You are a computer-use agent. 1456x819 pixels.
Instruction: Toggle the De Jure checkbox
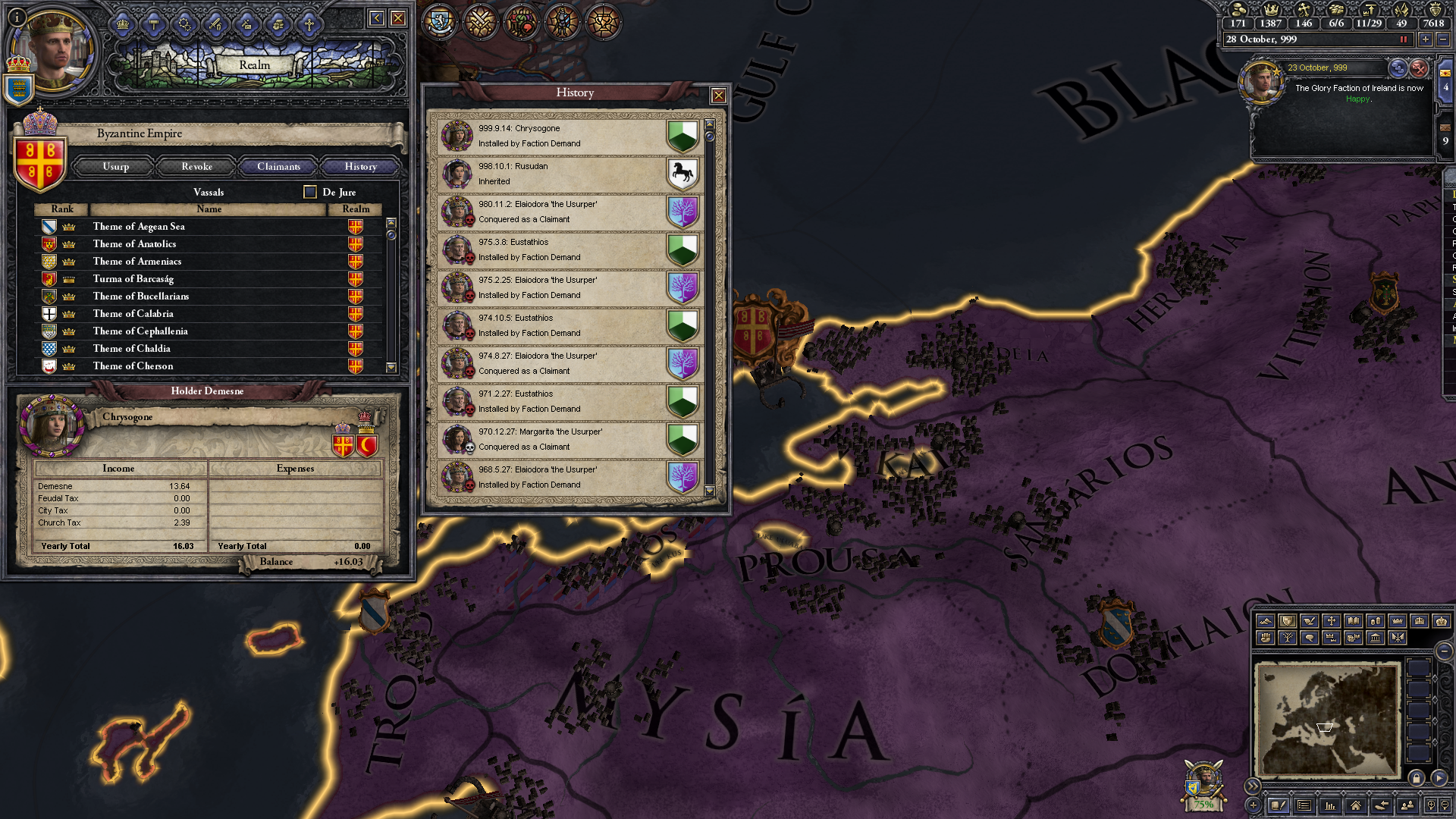pyautogui.click(x=309, y=192)
